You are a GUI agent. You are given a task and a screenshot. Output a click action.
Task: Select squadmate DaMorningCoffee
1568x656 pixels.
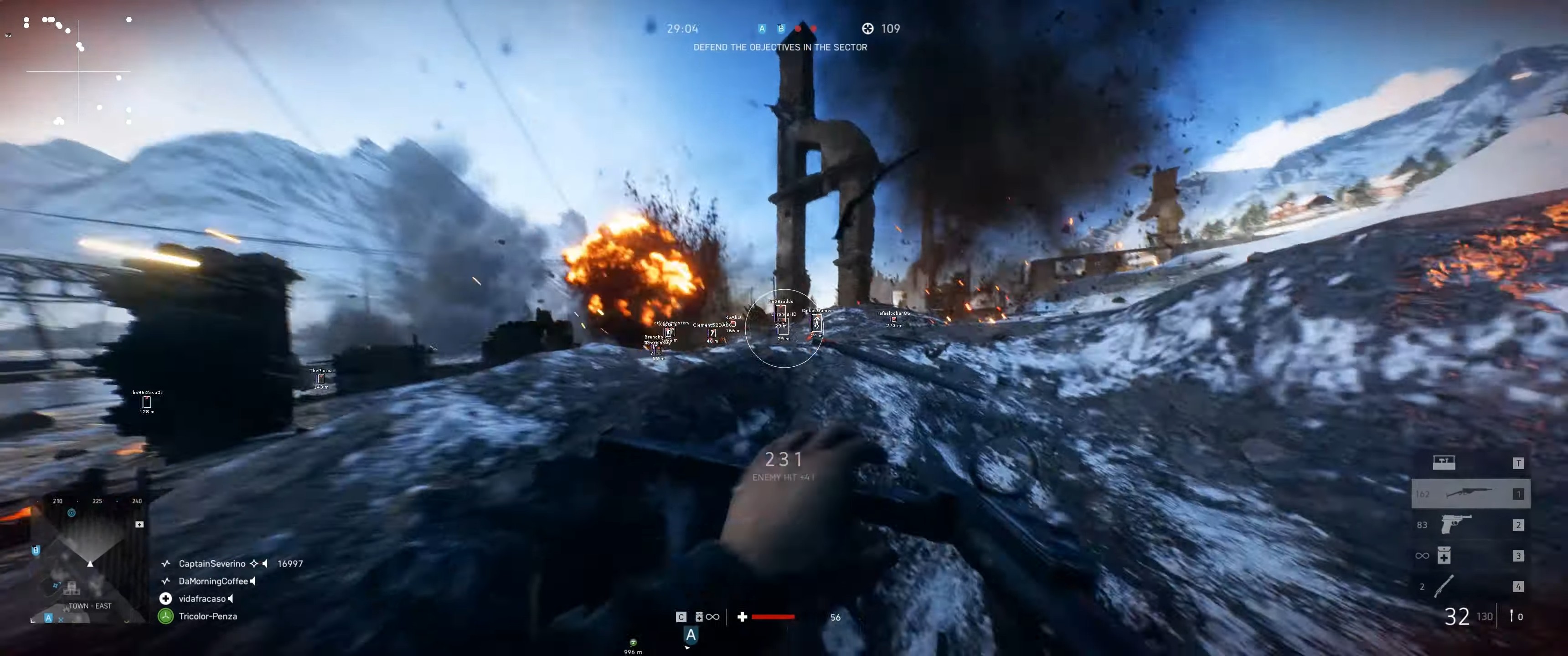pyautogui.click(x=213, y=581)
